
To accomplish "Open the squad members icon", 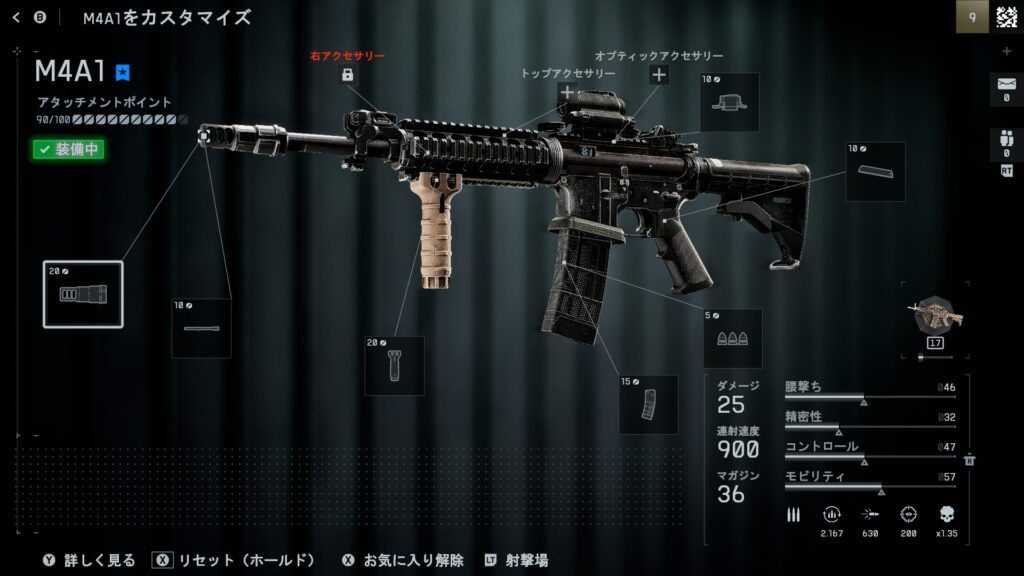I will click(1006, 143).
